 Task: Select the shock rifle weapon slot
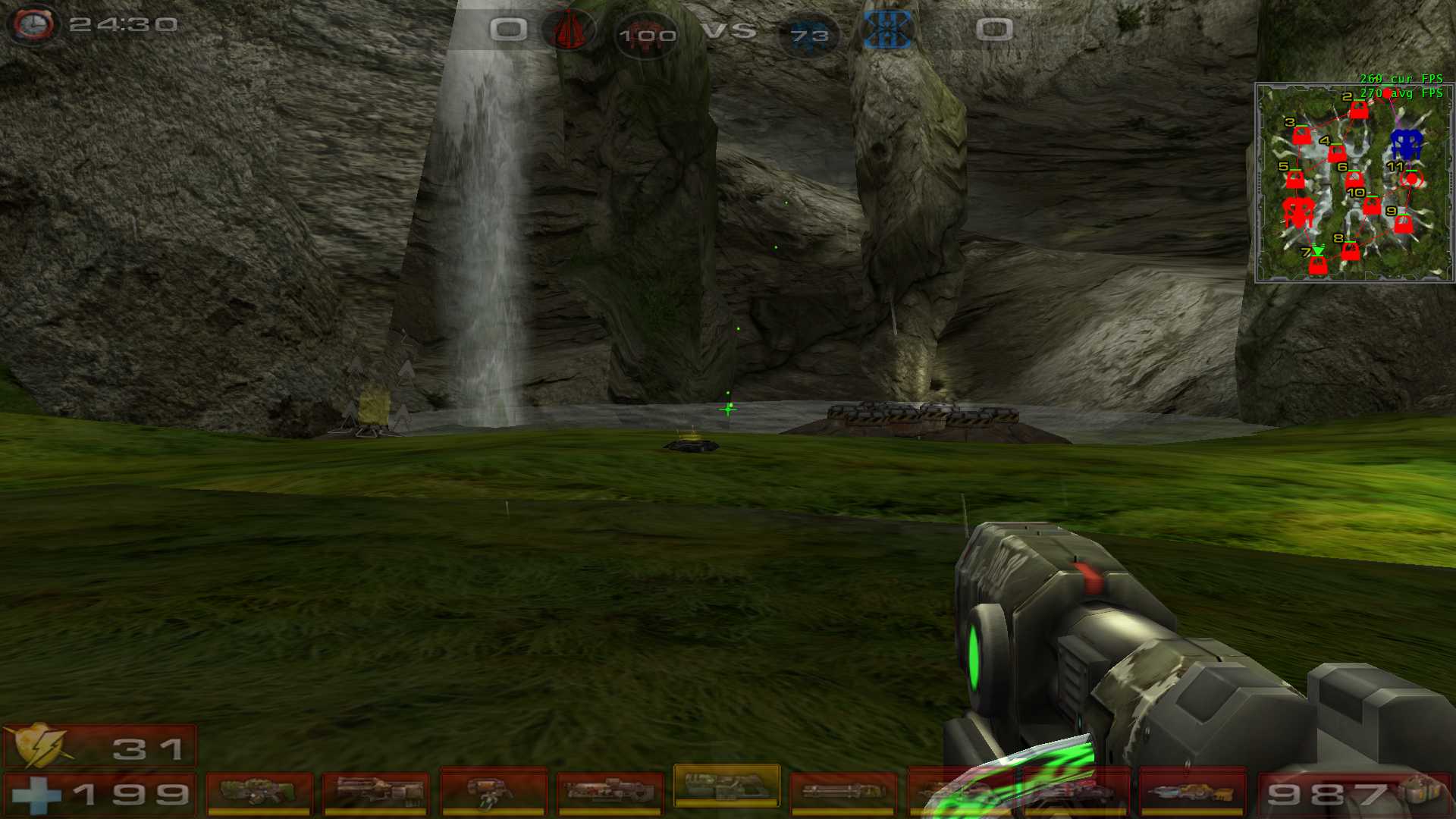click(610, 792)
